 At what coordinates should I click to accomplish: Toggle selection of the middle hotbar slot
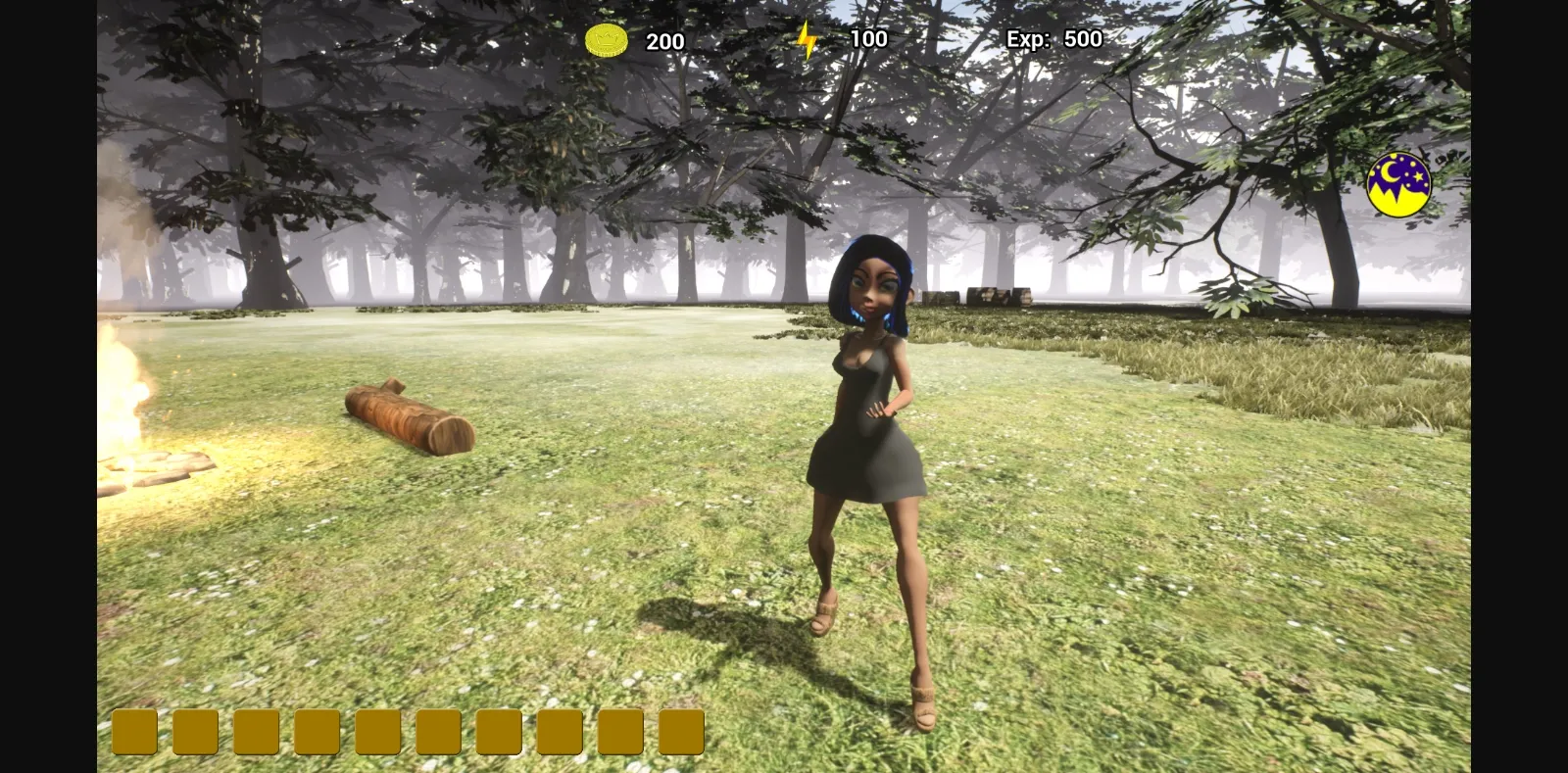pyautogui.click(x=377, y=730)
